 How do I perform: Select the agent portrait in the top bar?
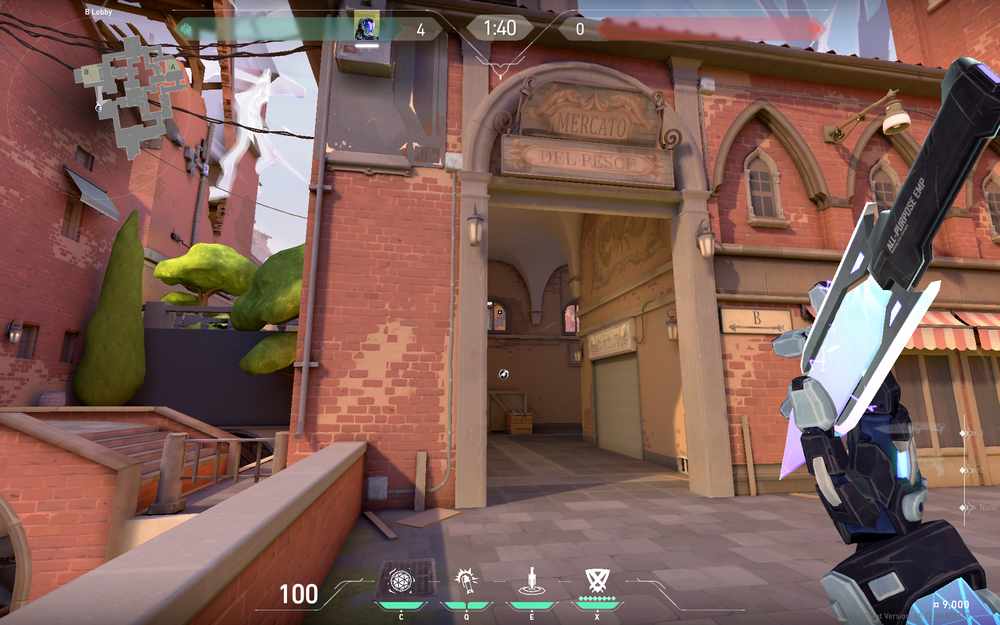(366, 29)
